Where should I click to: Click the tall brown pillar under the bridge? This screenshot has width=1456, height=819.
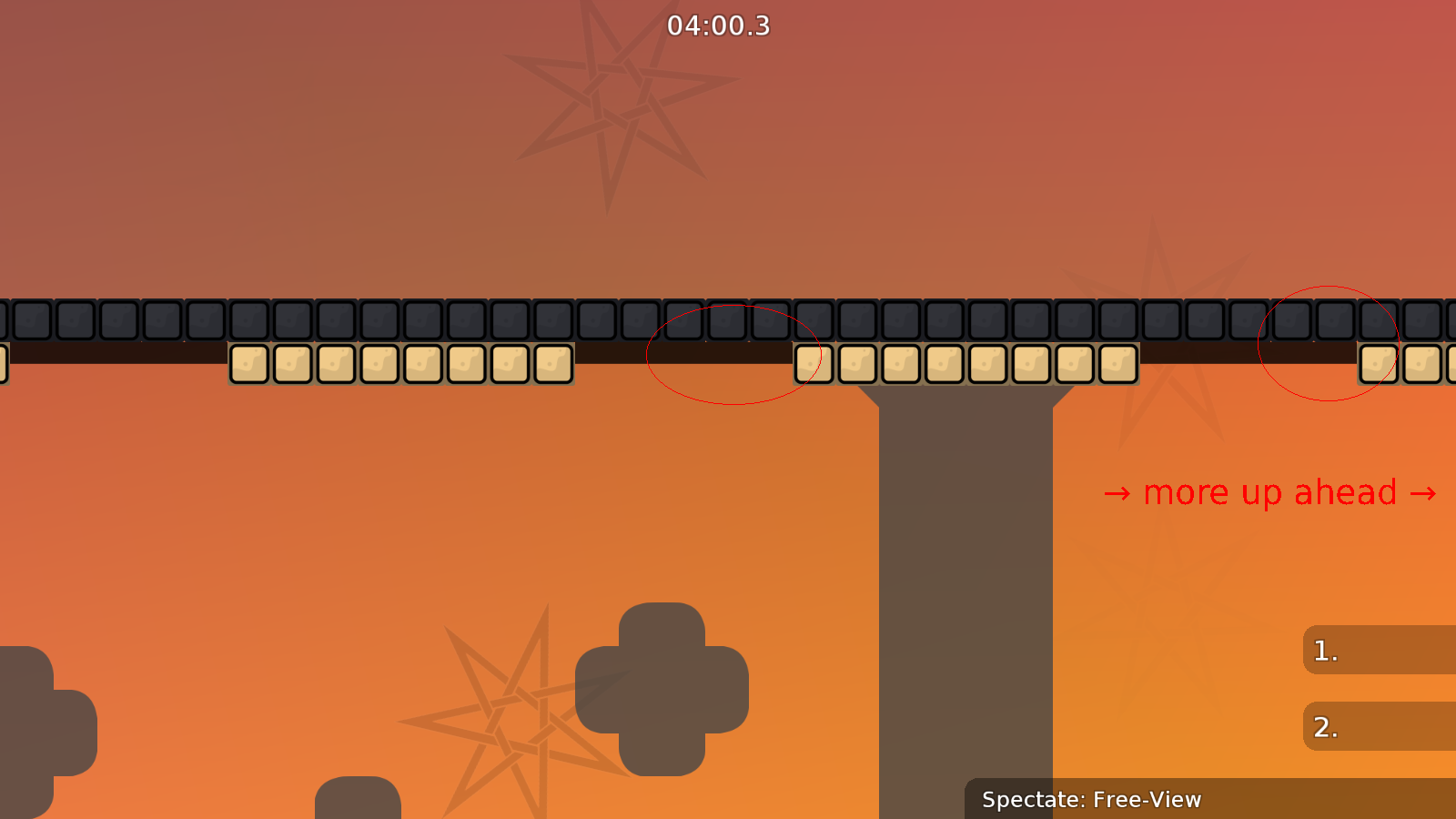[965, 591]
